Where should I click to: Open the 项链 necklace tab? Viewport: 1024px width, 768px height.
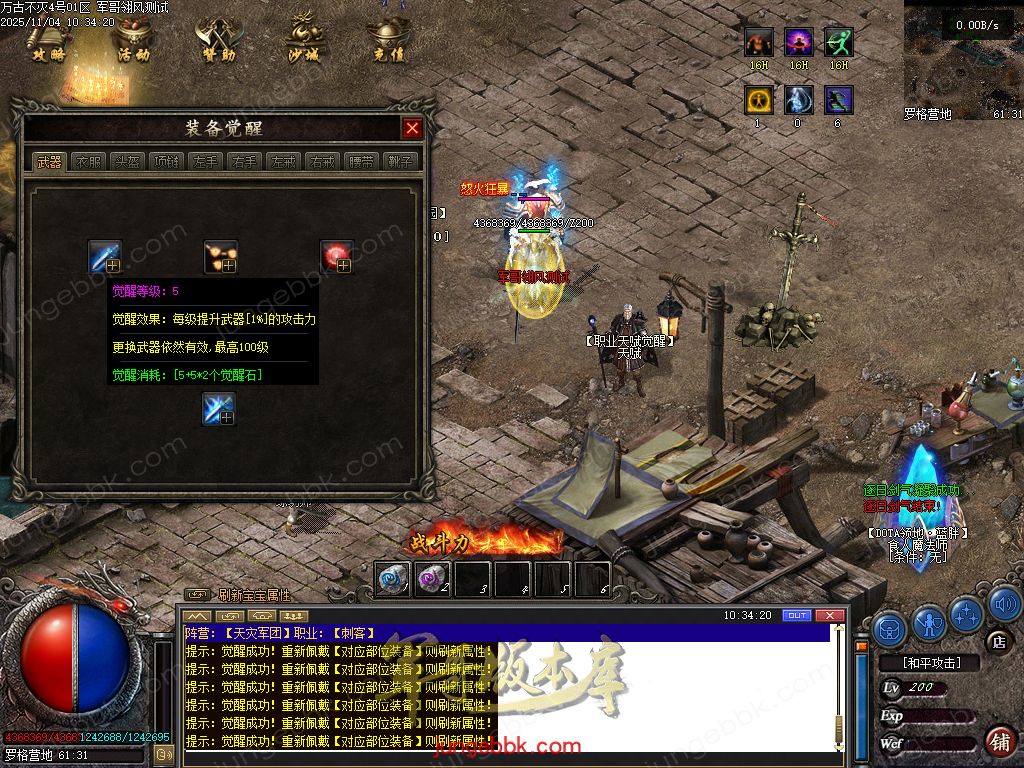tap(166, 162)
